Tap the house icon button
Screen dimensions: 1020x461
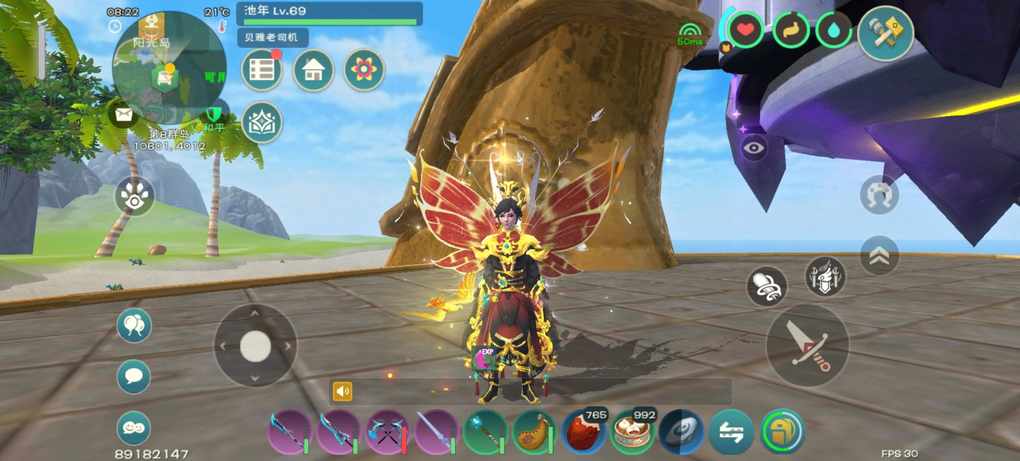tap(313, 70)
